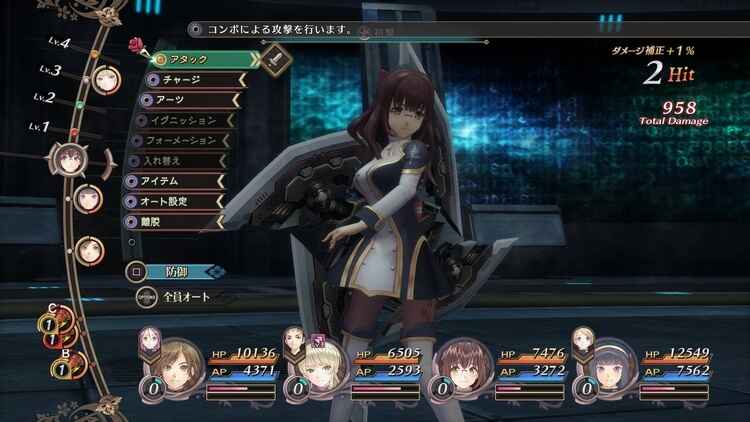Open the アーツ arts menu

tap(188, 100)
